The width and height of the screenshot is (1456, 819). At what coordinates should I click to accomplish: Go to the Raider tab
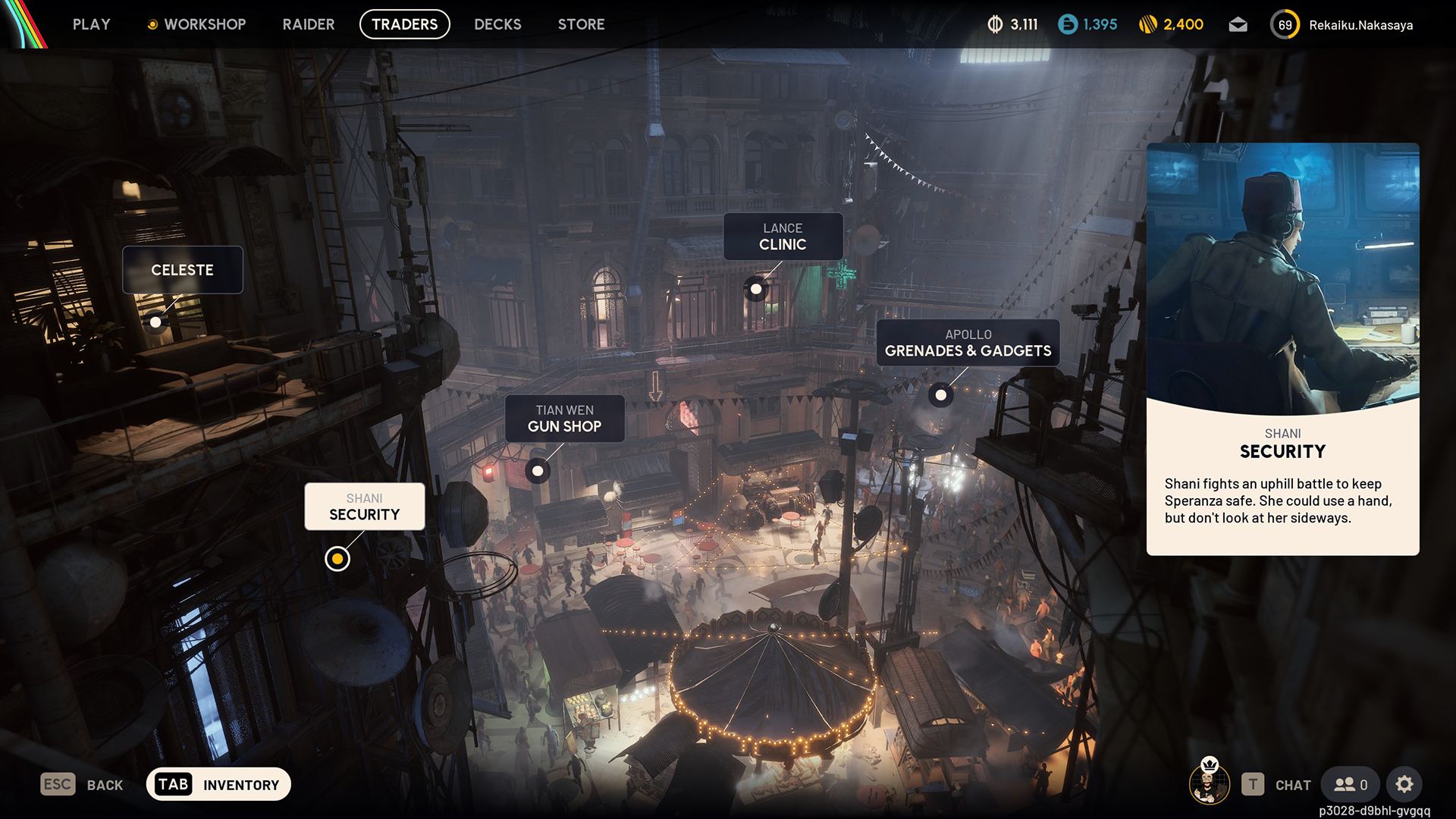click(308, 24)
